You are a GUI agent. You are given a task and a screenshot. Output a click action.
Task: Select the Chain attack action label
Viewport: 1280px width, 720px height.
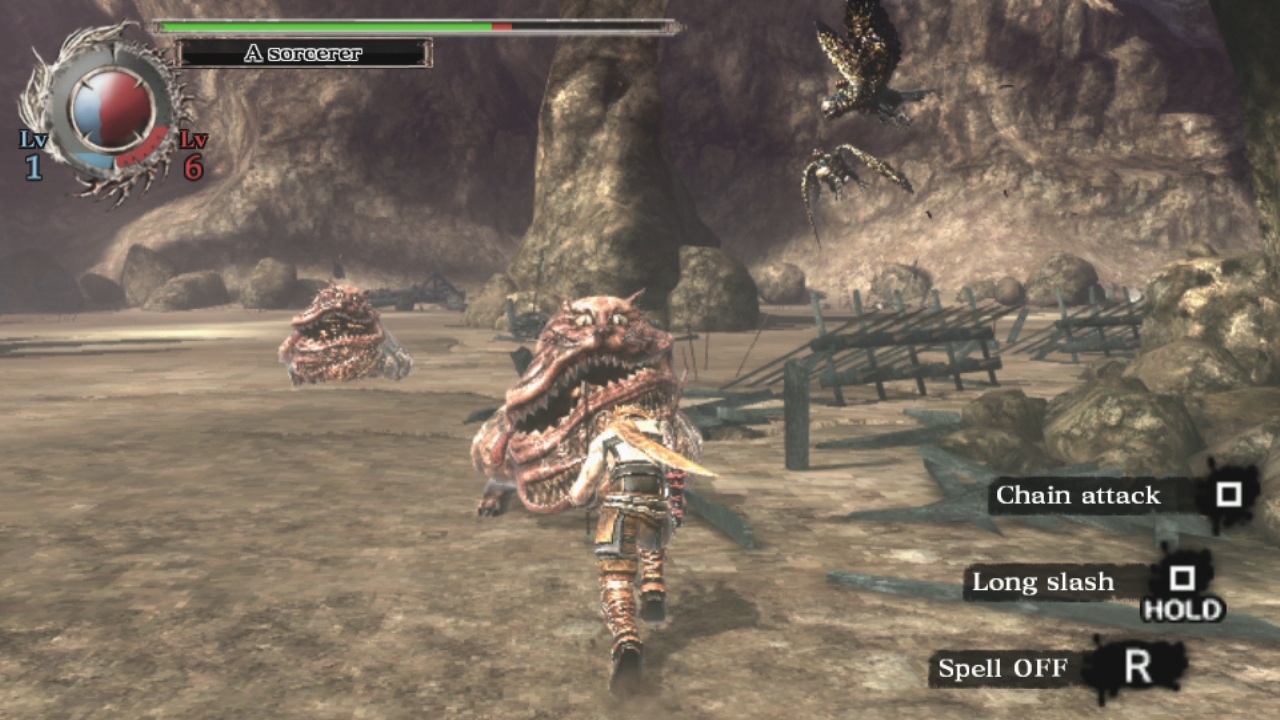[1078, 495]
